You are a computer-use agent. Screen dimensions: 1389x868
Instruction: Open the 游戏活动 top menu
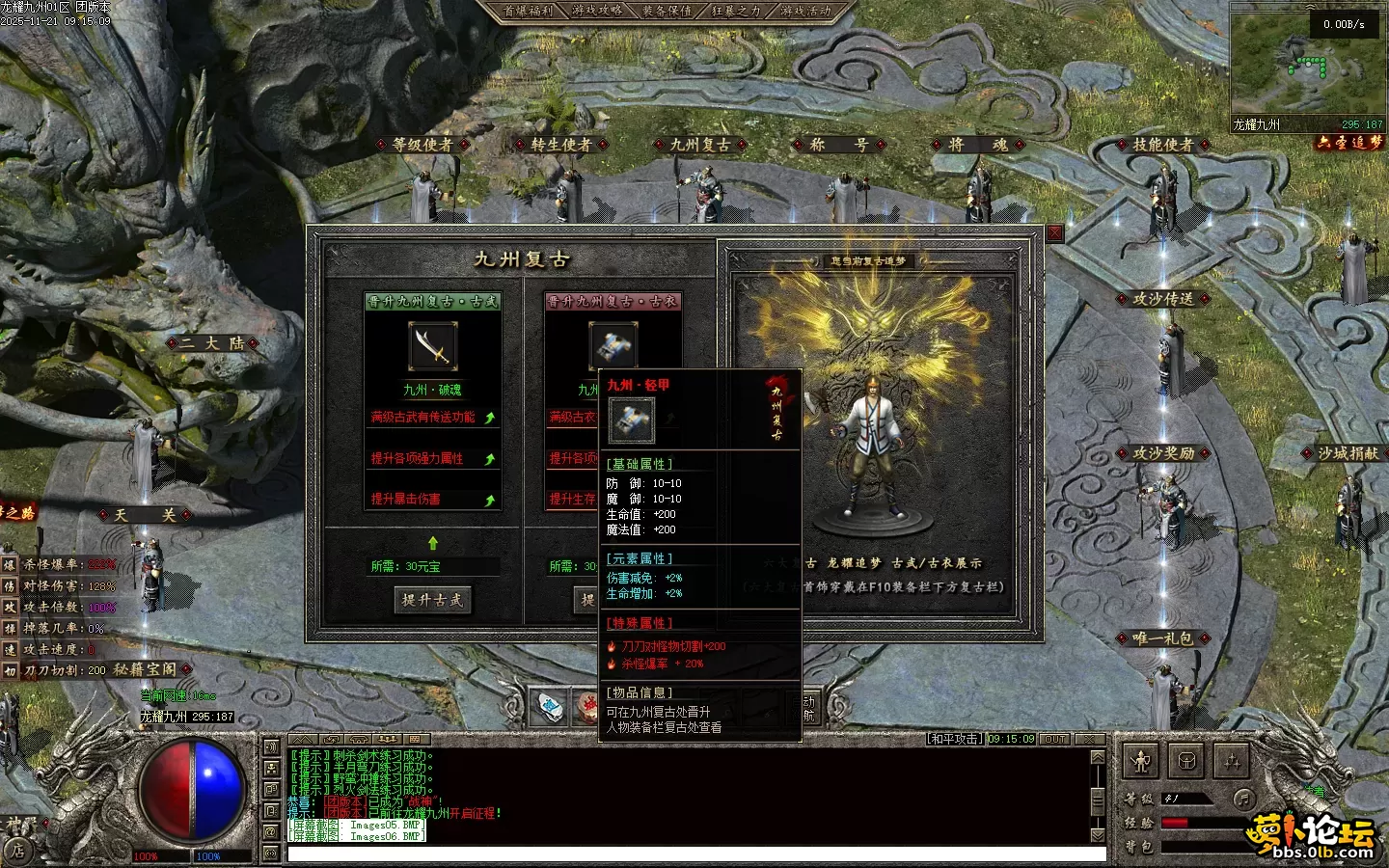805,11
